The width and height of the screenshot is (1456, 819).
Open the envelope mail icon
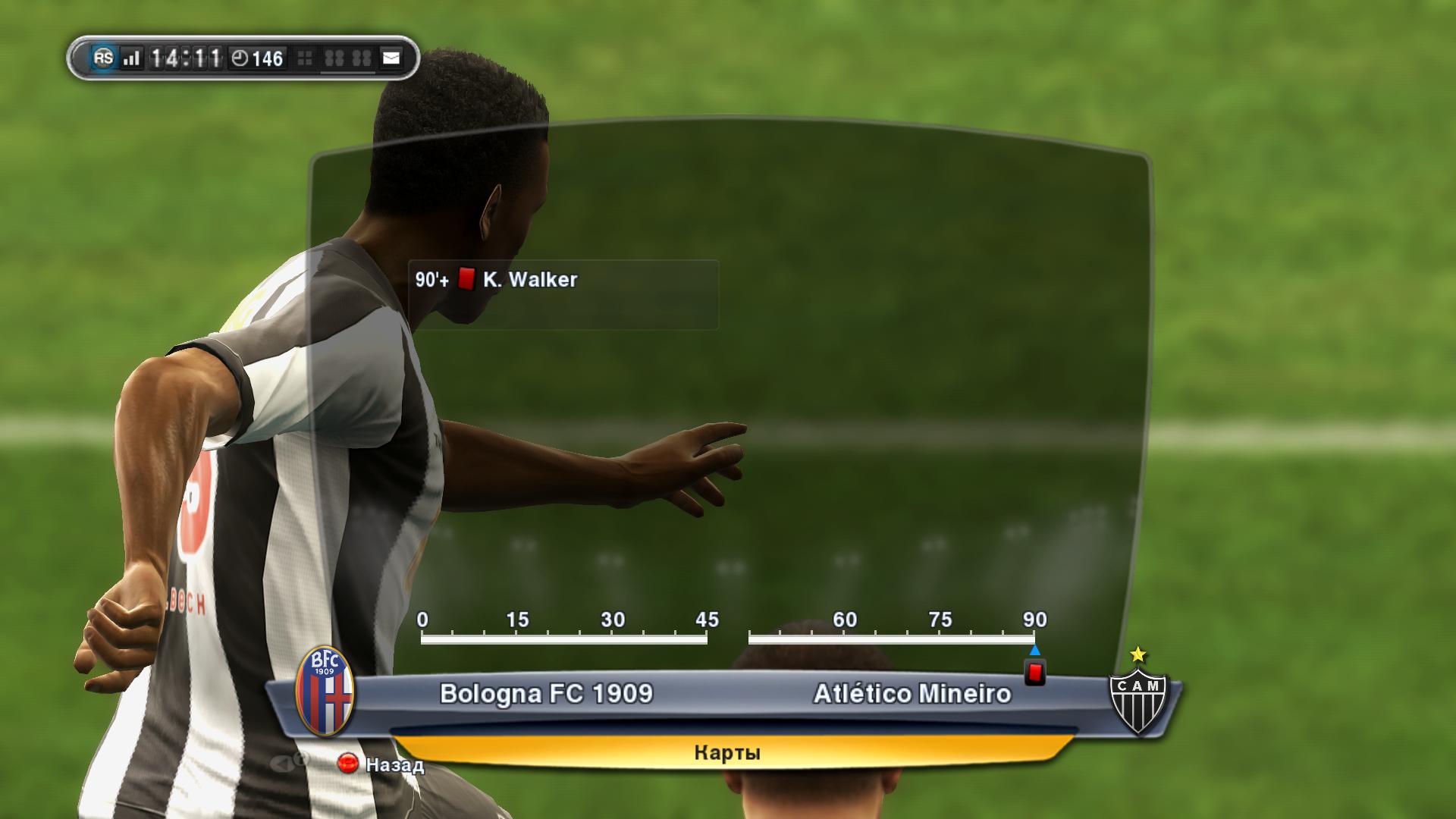point(391,58)
